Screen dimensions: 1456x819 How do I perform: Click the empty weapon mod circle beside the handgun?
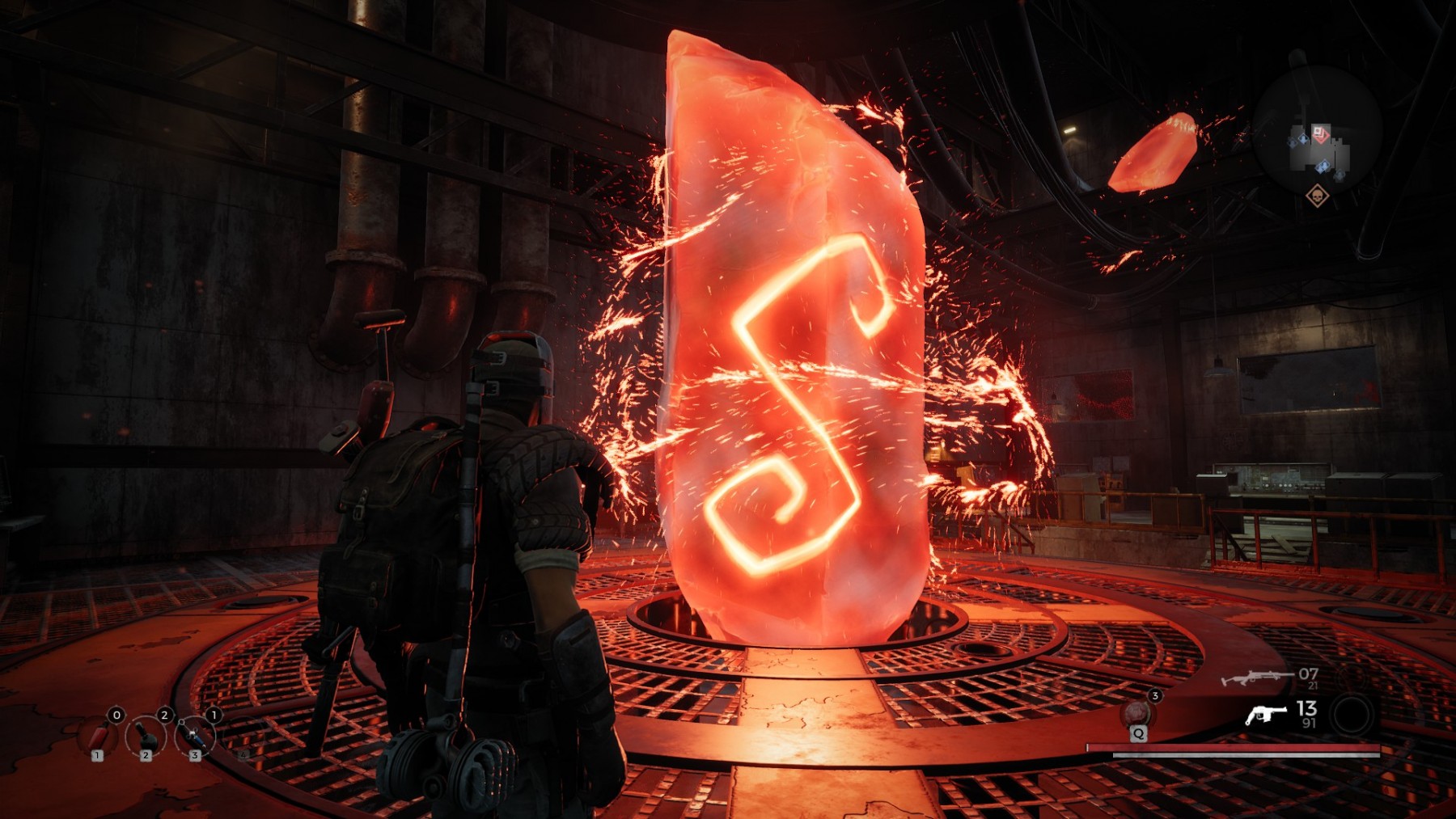(x=1352, y=714)
